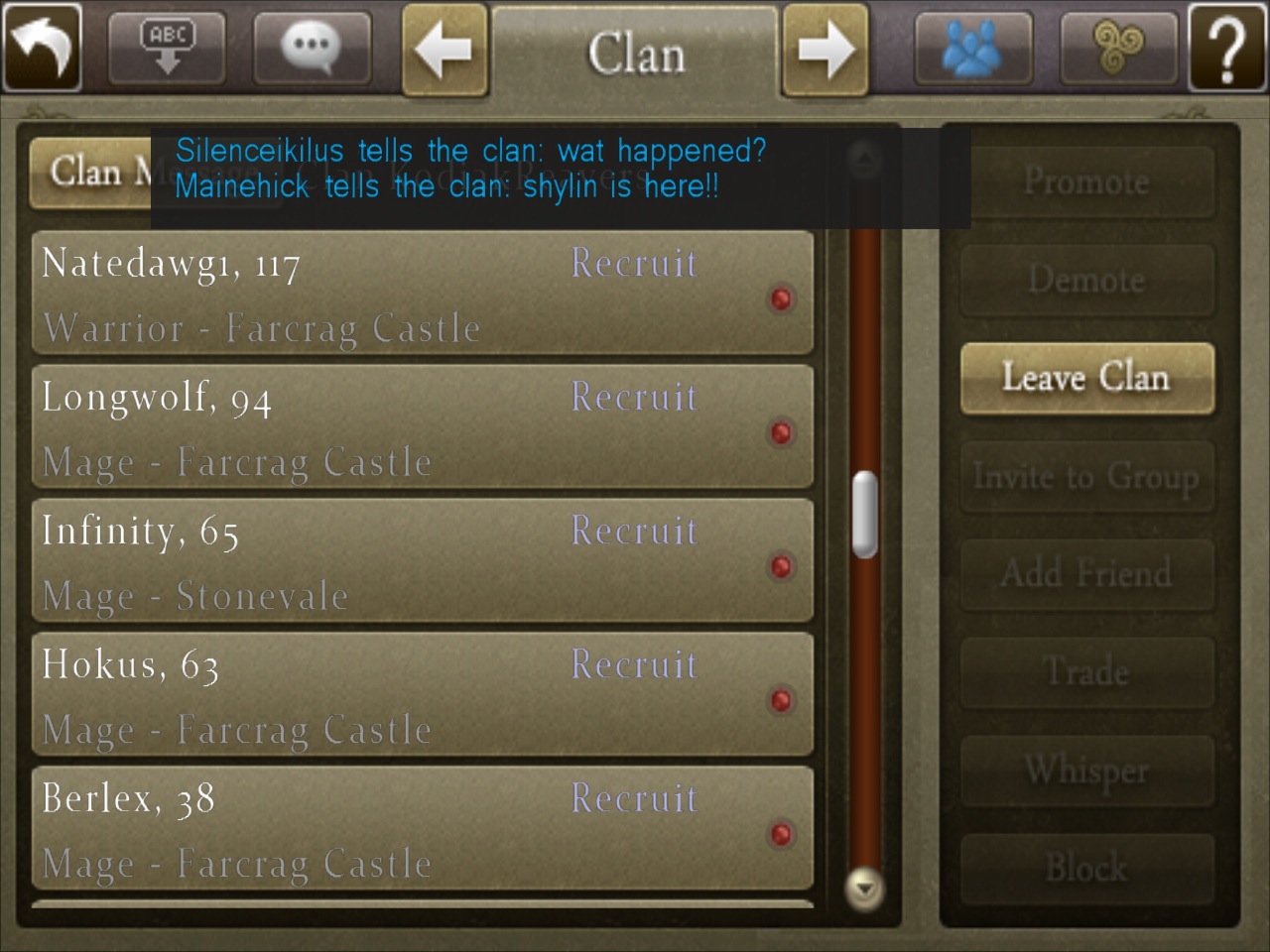This screenshot has width=1270, height=952.
Task: Go back with the return arrow
Action: coord(43,46)
